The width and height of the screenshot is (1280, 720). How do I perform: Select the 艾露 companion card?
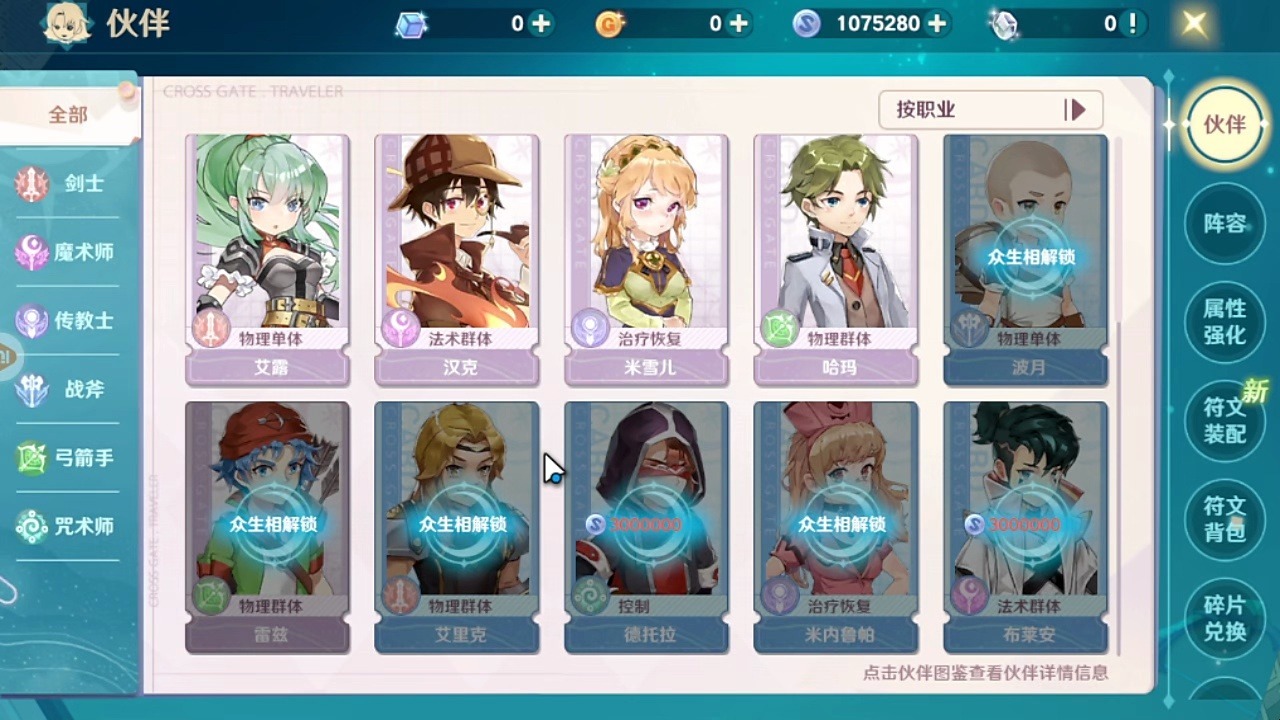(267, 259)
